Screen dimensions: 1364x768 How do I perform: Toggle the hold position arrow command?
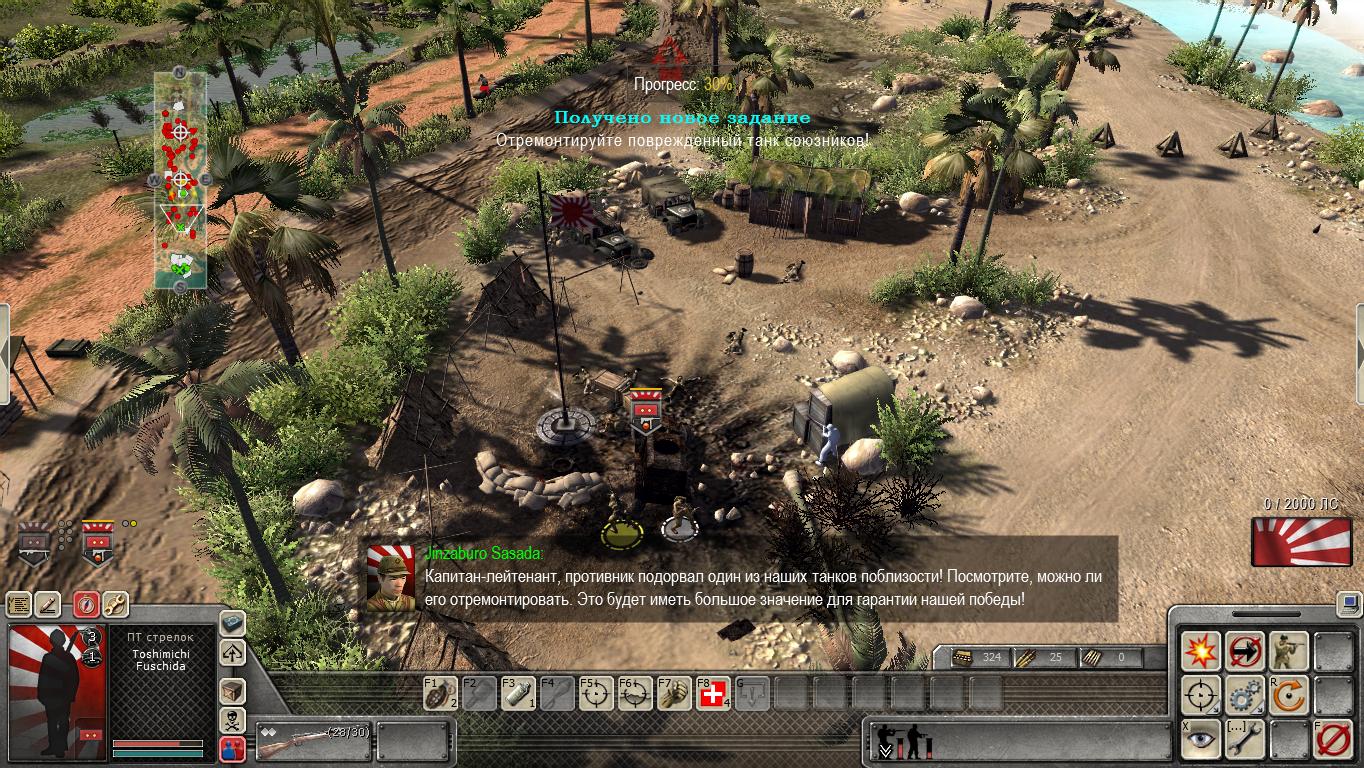1245,651
